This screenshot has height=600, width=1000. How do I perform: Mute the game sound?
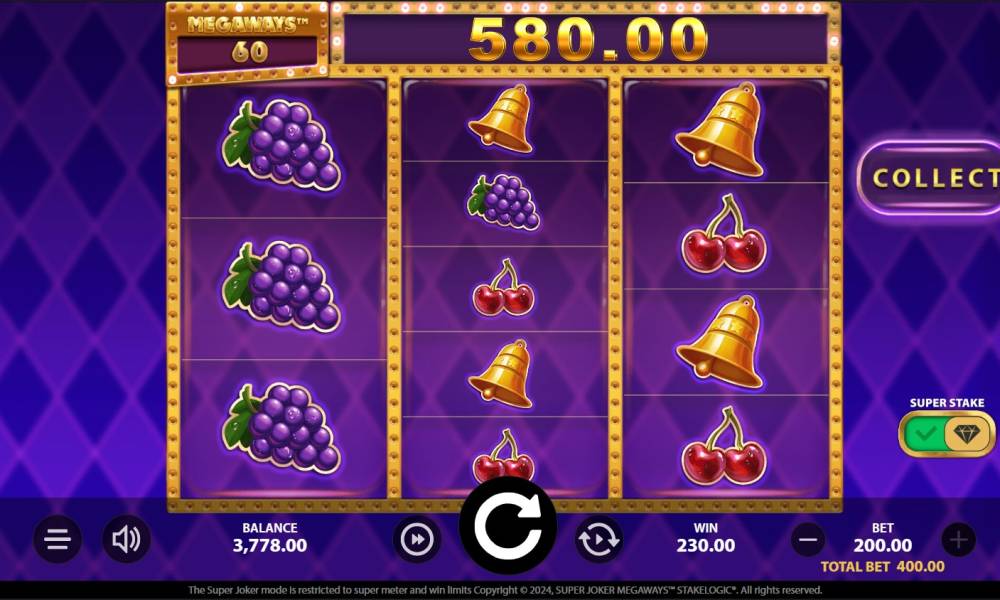[x=126, y=540]
